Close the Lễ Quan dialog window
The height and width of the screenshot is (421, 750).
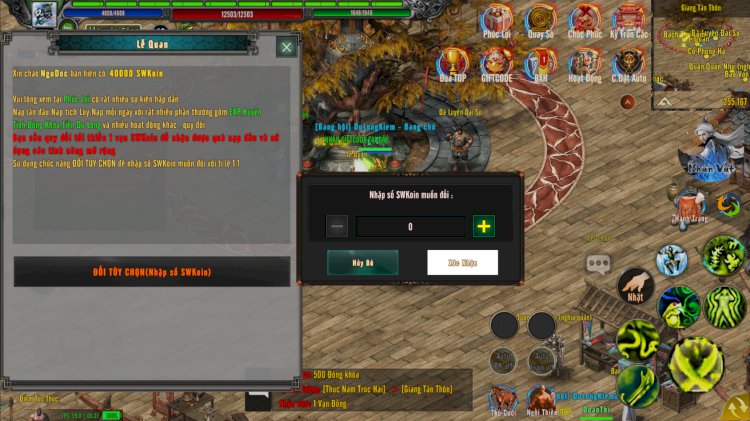286,47
